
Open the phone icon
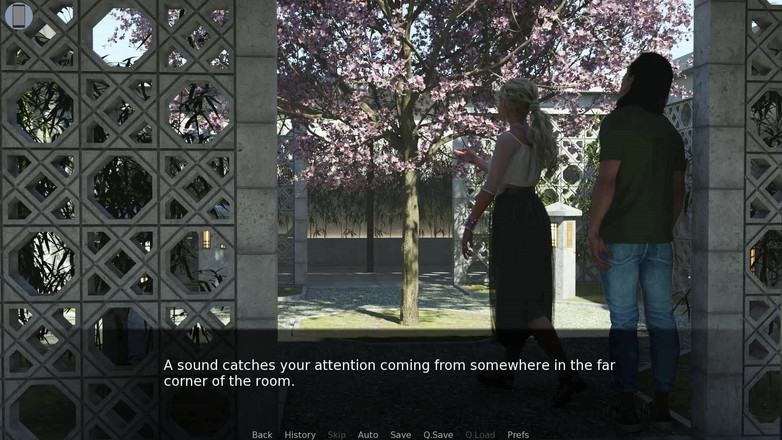click(18, 15)
